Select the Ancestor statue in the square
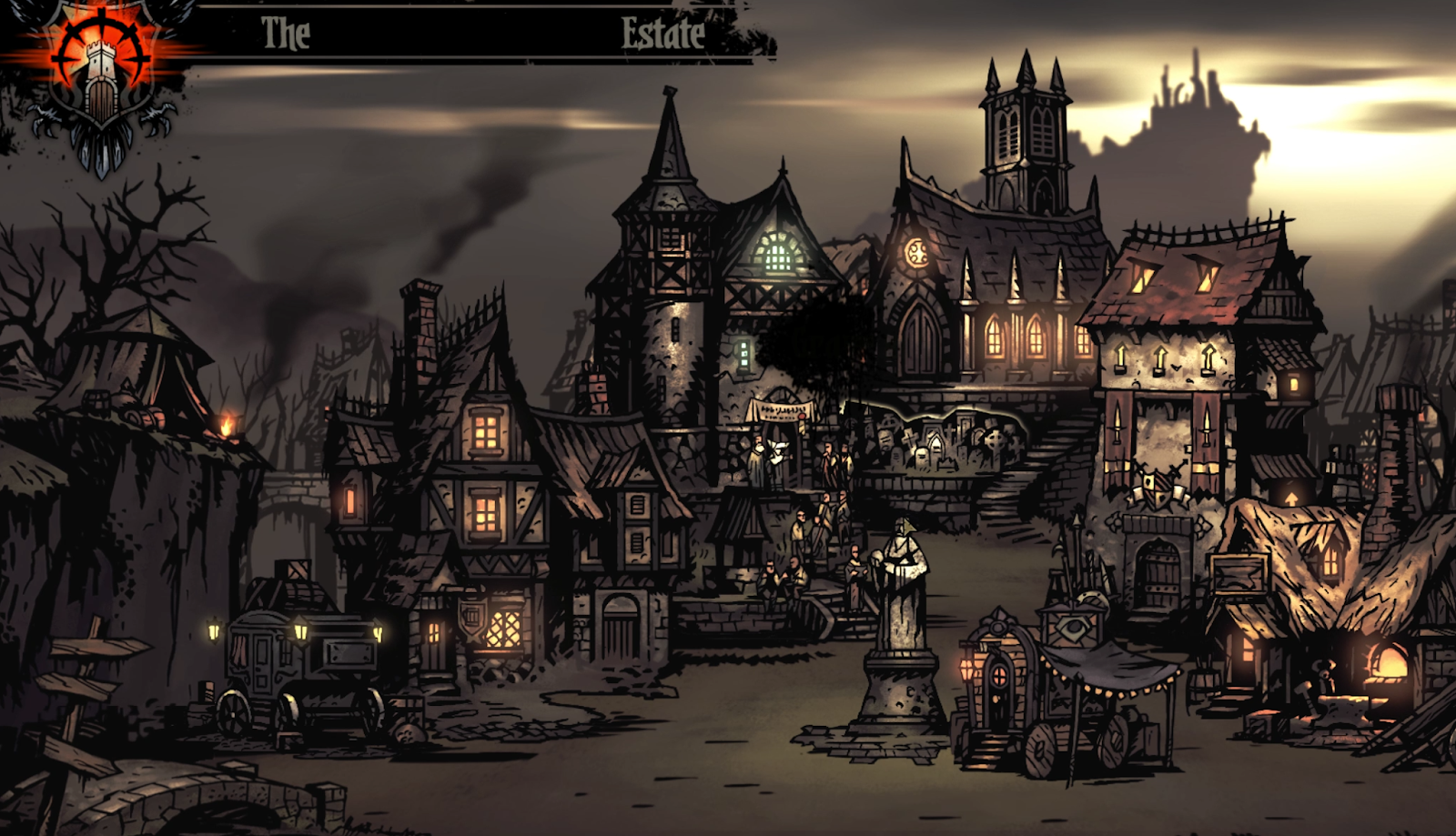1456x836 pixels. point(899,619)
